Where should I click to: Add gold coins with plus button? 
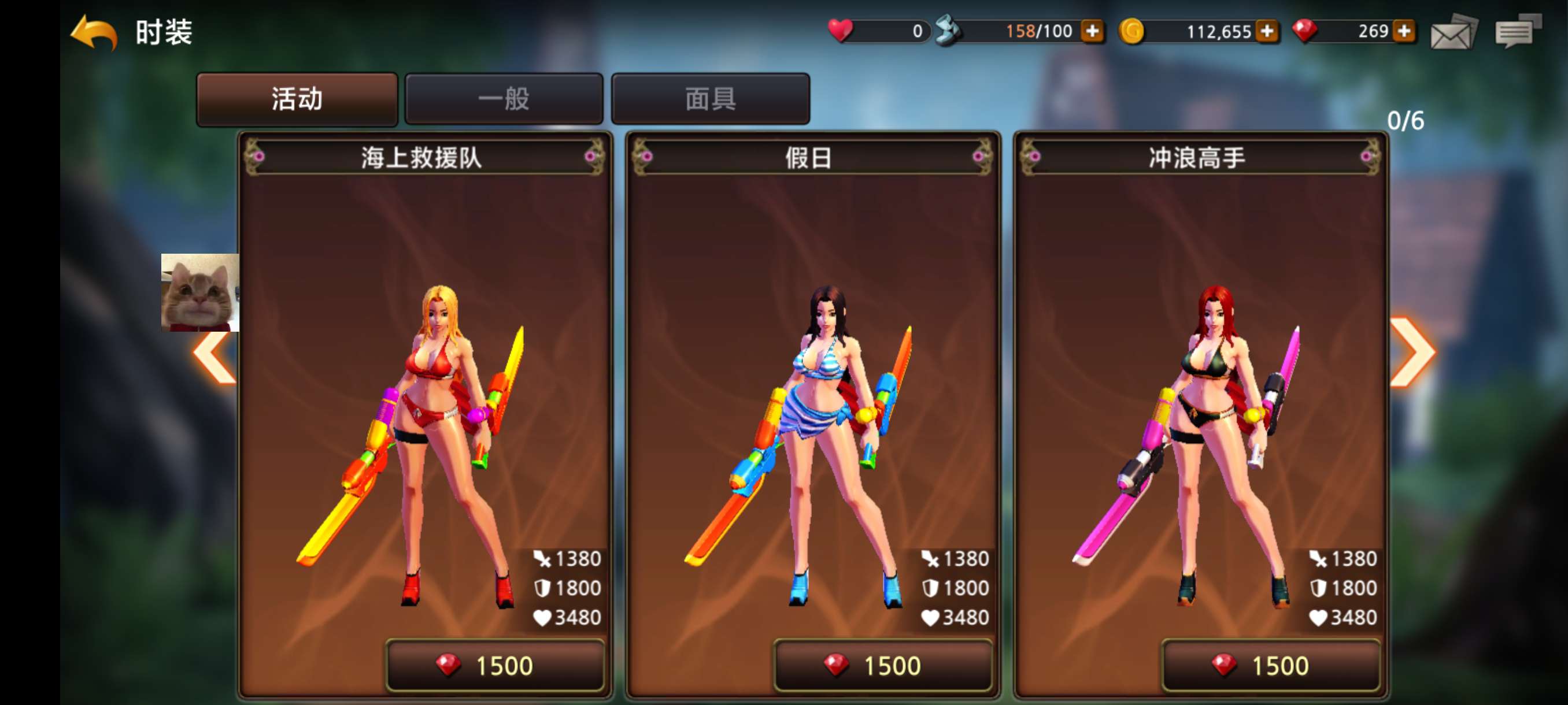coord(1267,31)
